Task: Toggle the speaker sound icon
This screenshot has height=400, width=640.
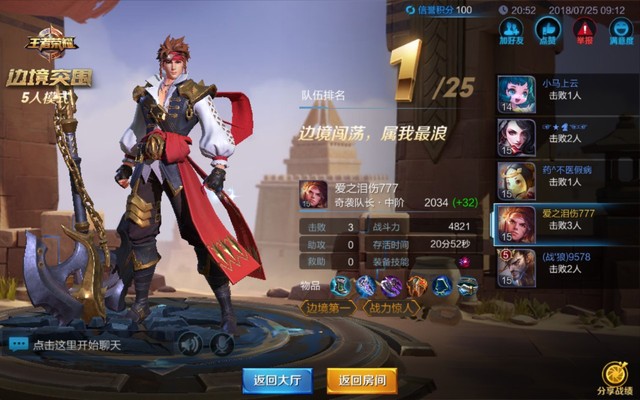Action: point(190,344)
